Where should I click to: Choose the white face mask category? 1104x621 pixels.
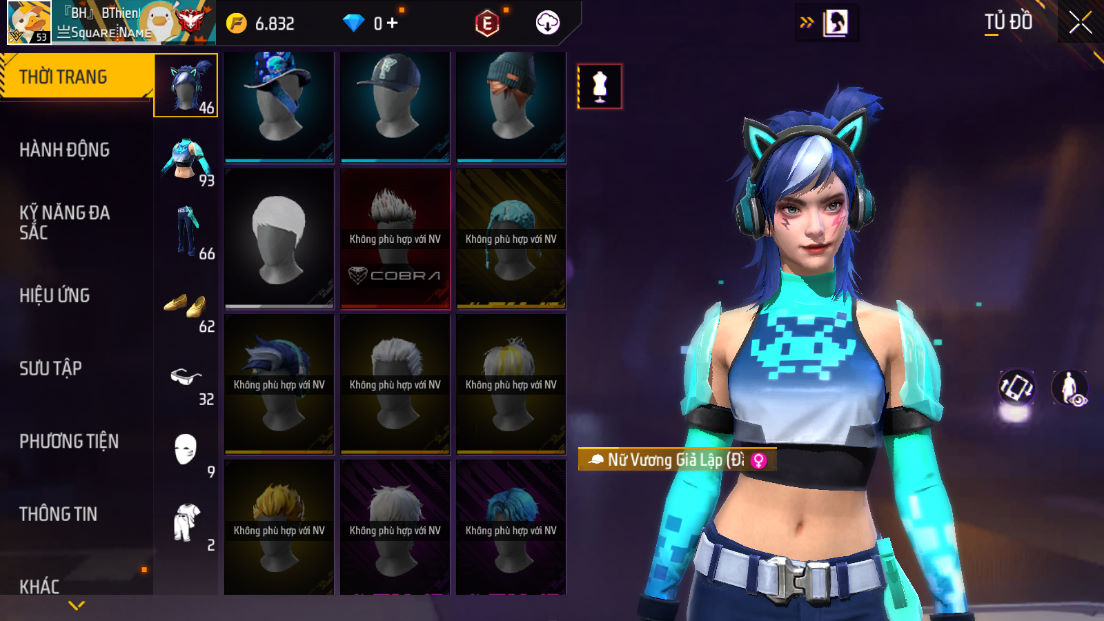click(186, 451)
